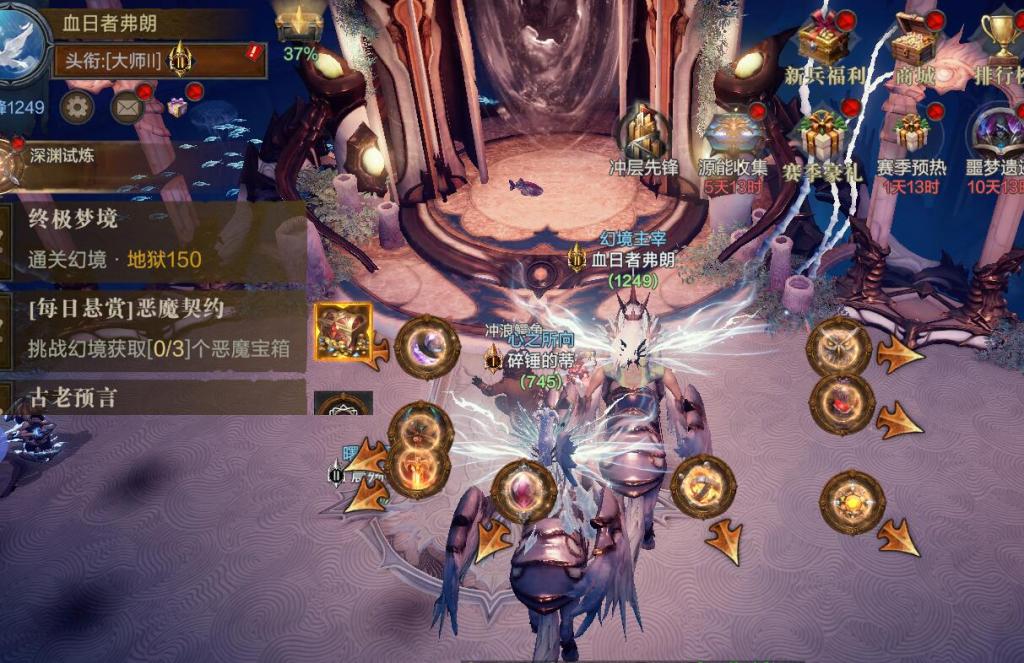This screenshot has height=663, width=1024.
Task: Tap the player avatar portrait
Action: click(22, 45)
